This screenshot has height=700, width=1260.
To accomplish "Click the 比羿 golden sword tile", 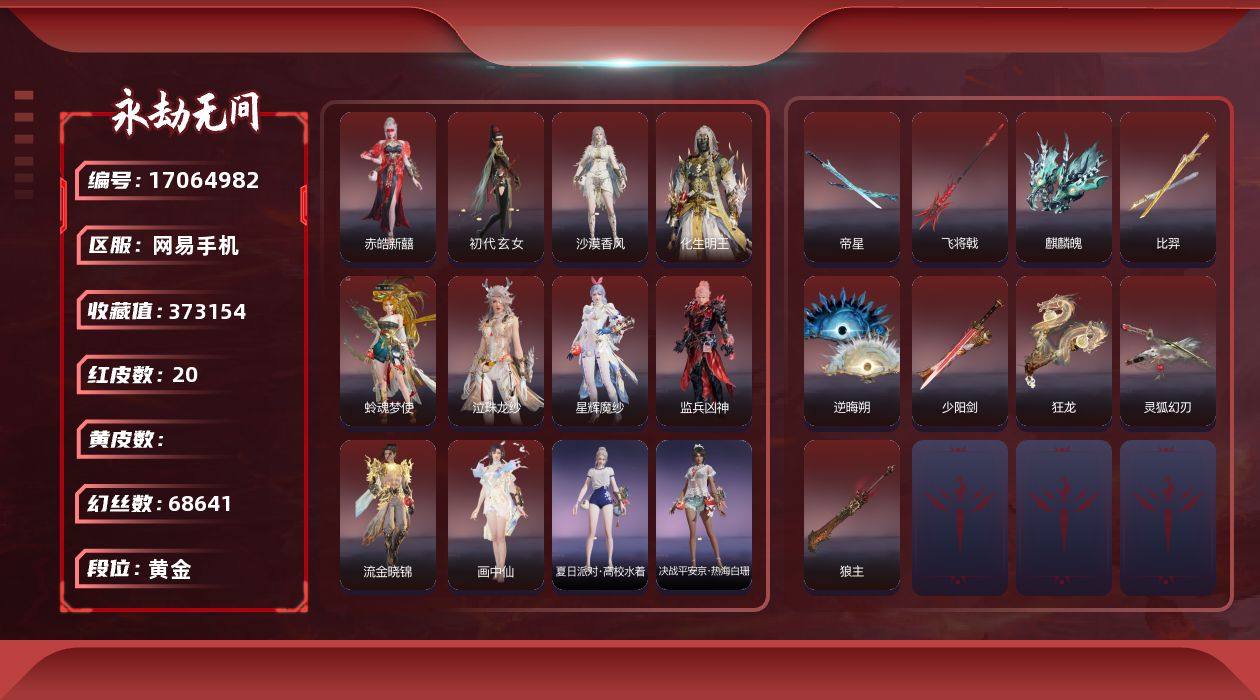I will 1168,187.
